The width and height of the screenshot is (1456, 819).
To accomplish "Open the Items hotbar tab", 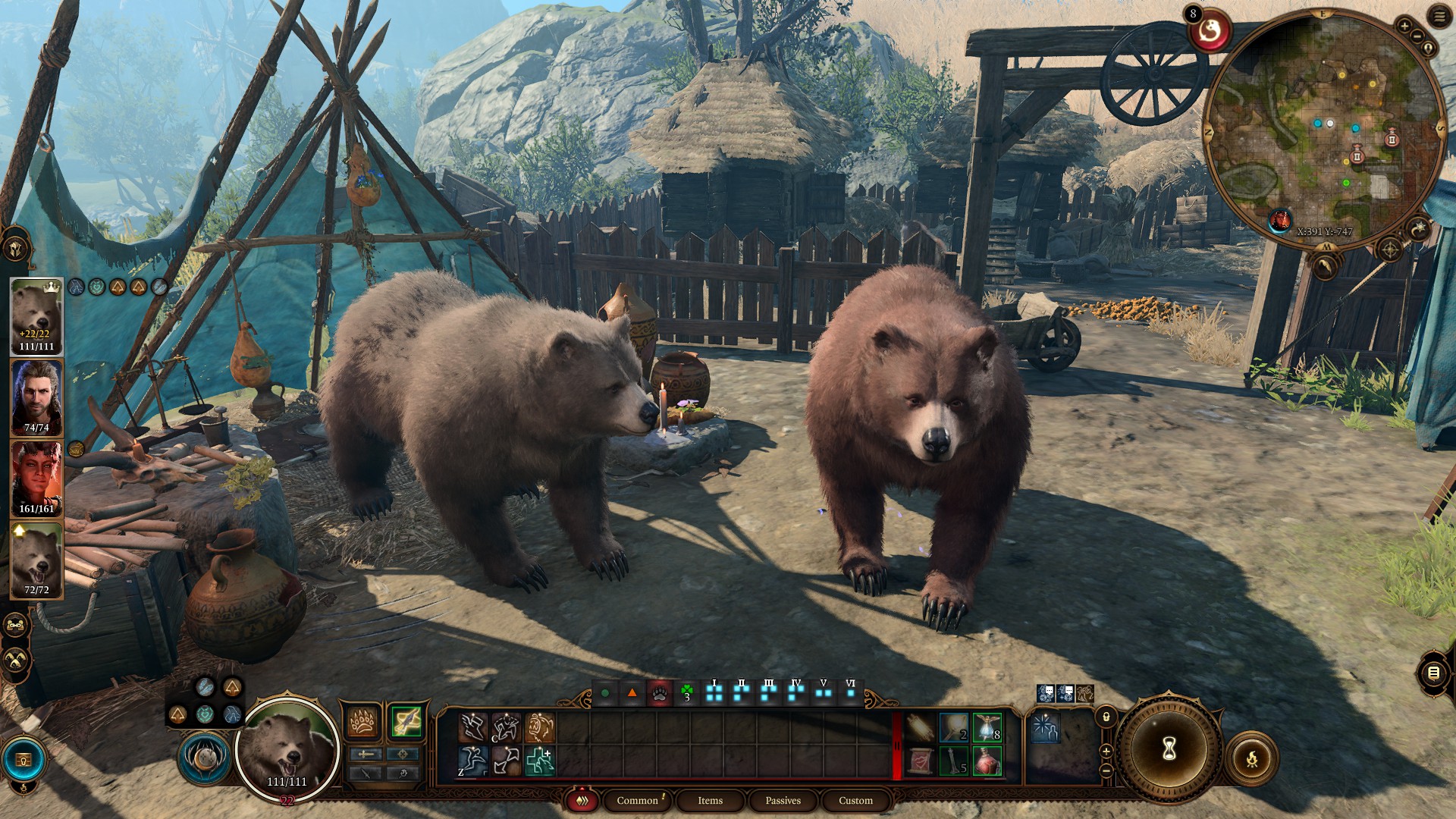I will click(x=710, y=801).
